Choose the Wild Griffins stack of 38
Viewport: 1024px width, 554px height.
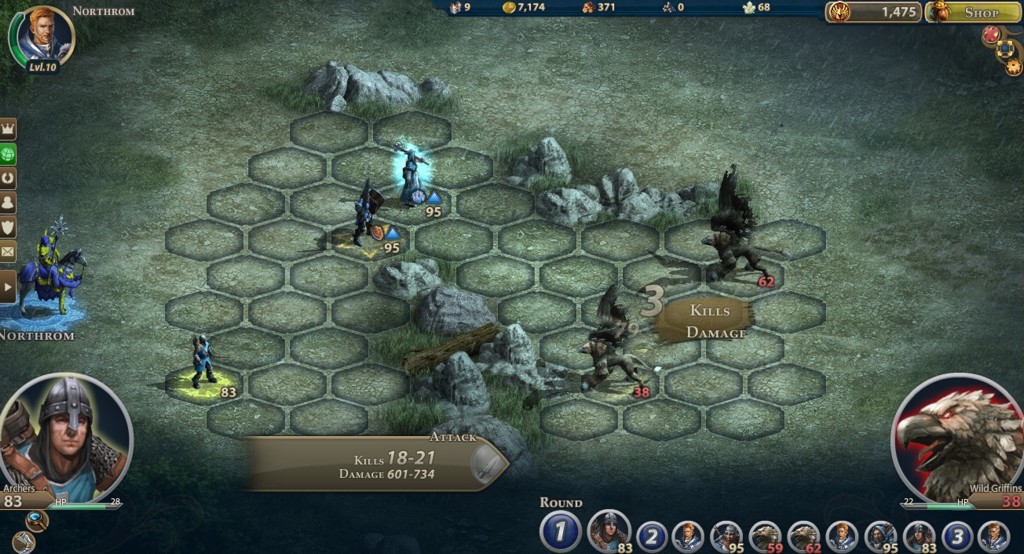[x=610, y=352]
